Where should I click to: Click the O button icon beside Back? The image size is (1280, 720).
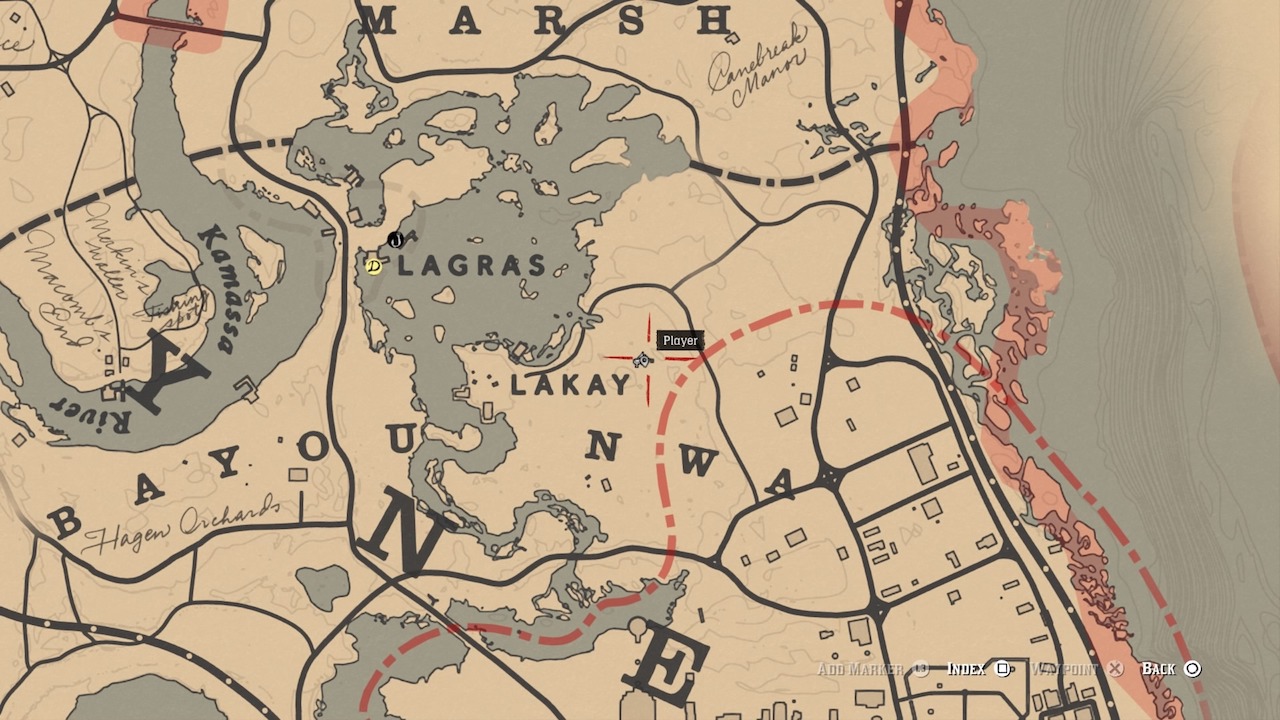(1193, 668)
